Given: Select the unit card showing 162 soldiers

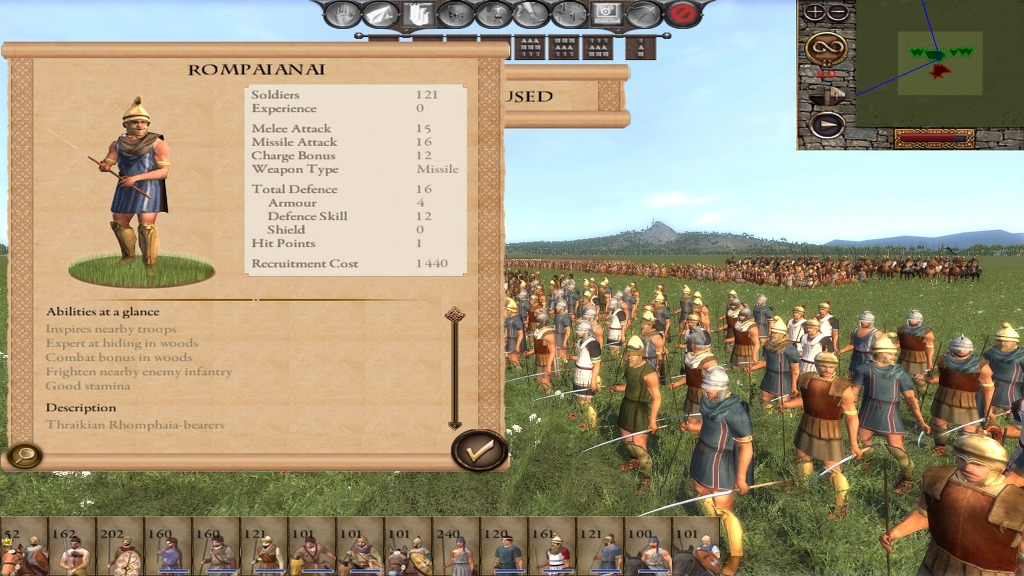Looking at the screenshot, I should point(72,546).
